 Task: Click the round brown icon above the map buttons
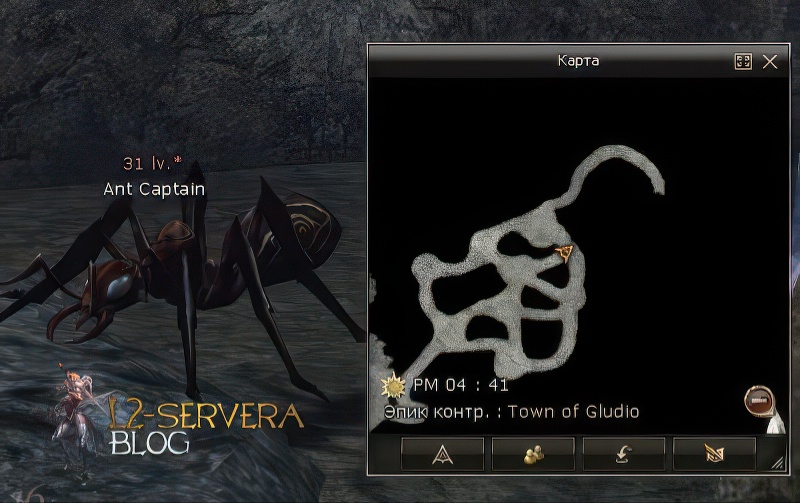click(x=758, y=400)
